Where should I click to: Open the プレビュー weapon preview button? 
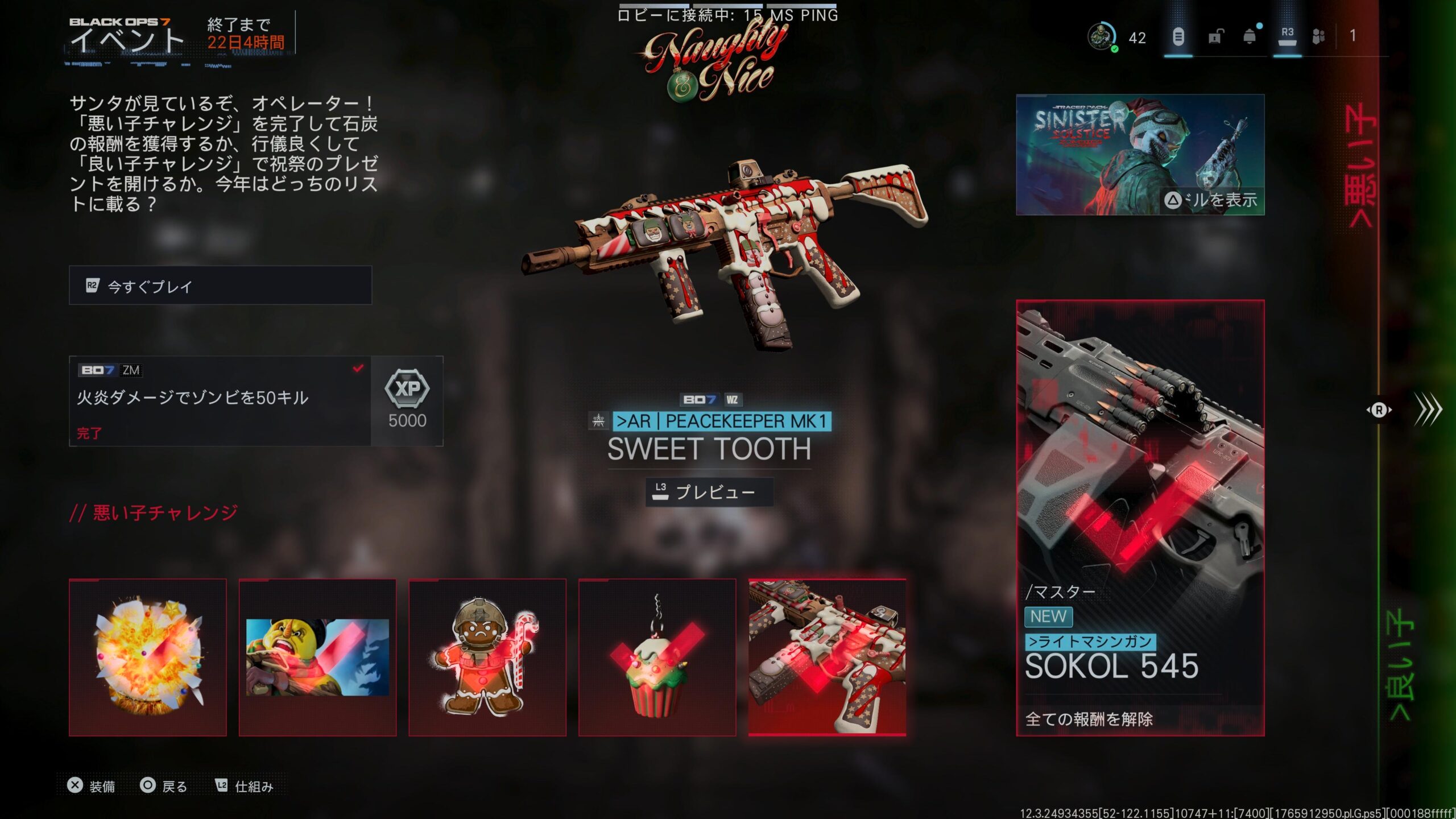(709, 492)
